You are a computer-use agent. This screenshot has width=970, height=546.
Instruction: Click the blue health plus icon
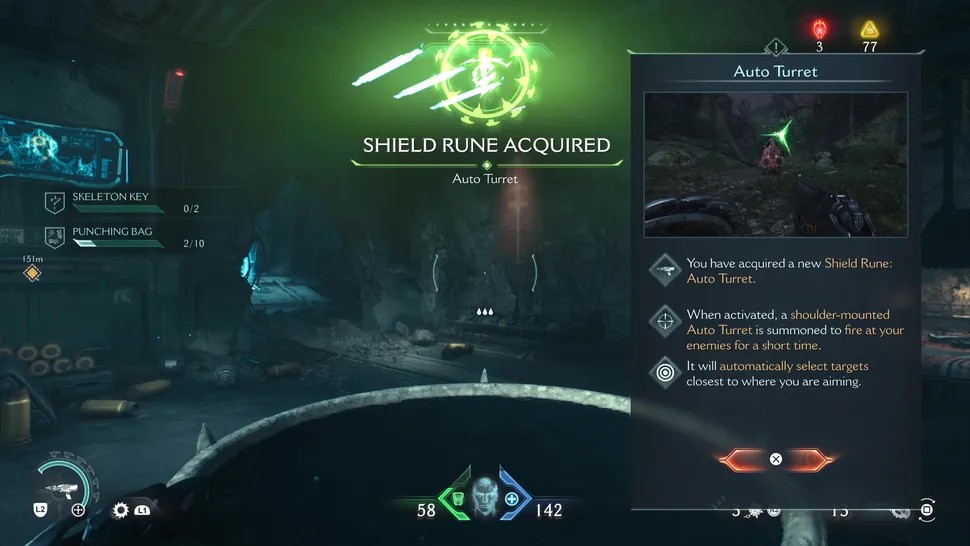tap(512, 499)
